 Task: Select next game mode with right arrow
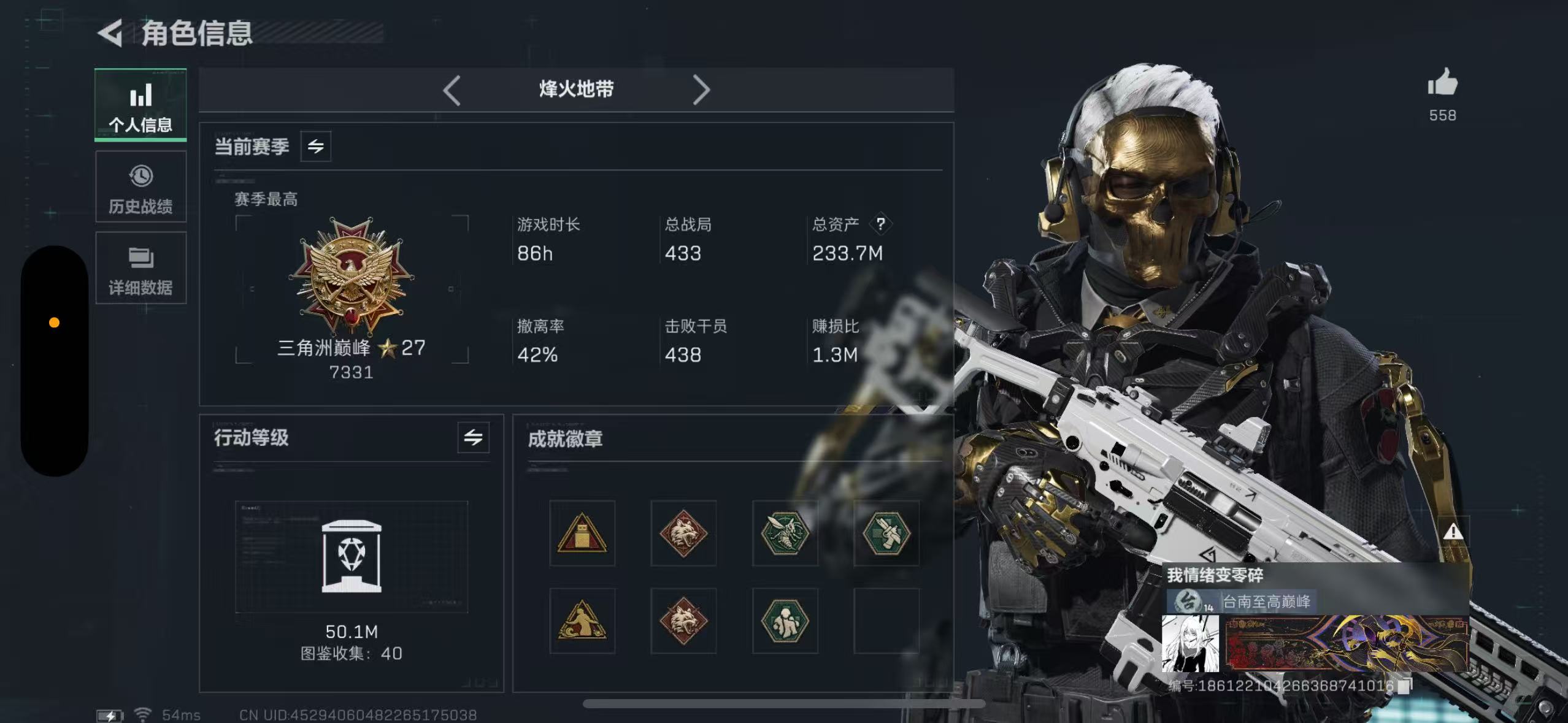tap(701, 90)
